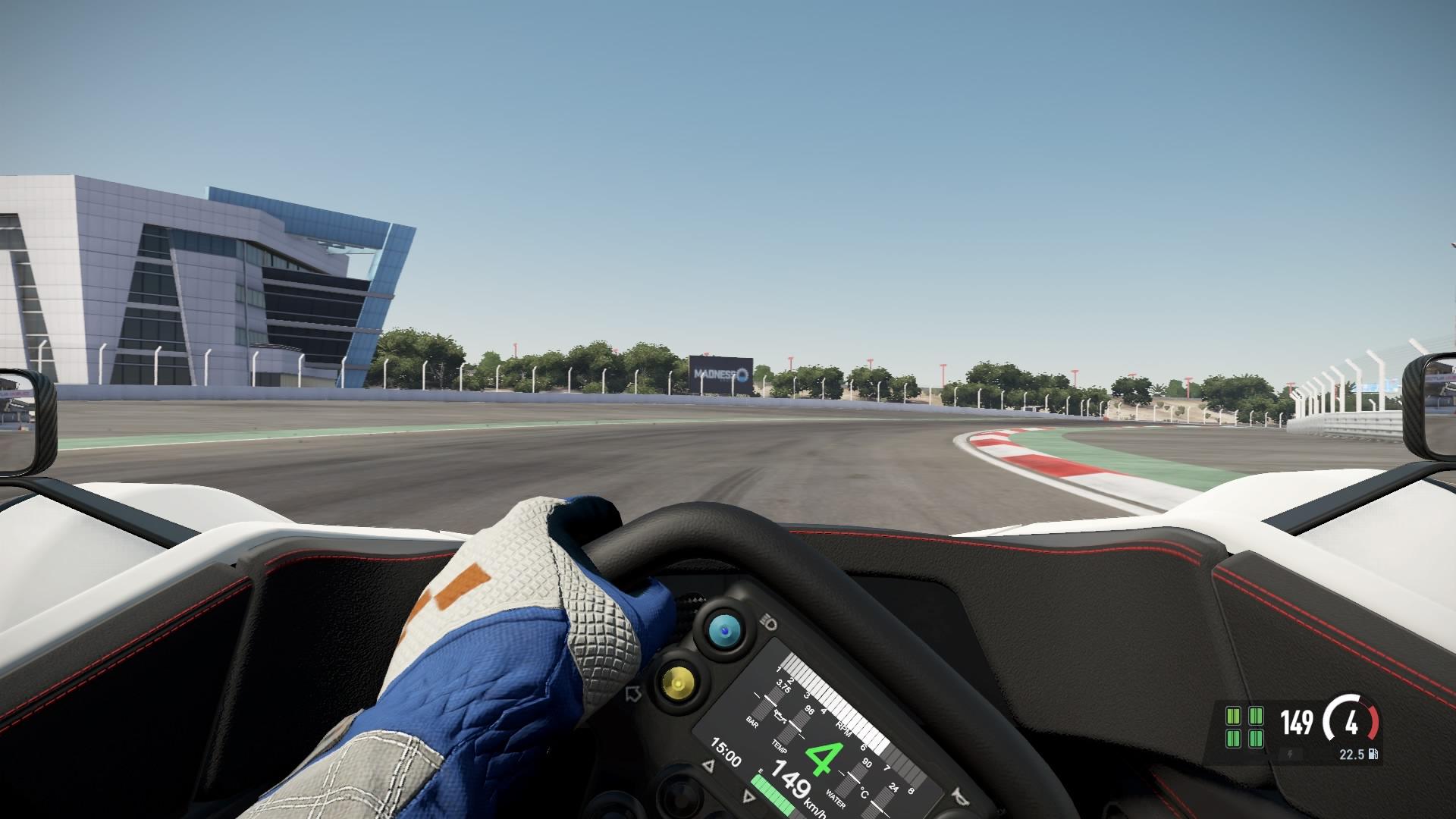Click the upper triangle arrow on the wheel

click(710, 765)
